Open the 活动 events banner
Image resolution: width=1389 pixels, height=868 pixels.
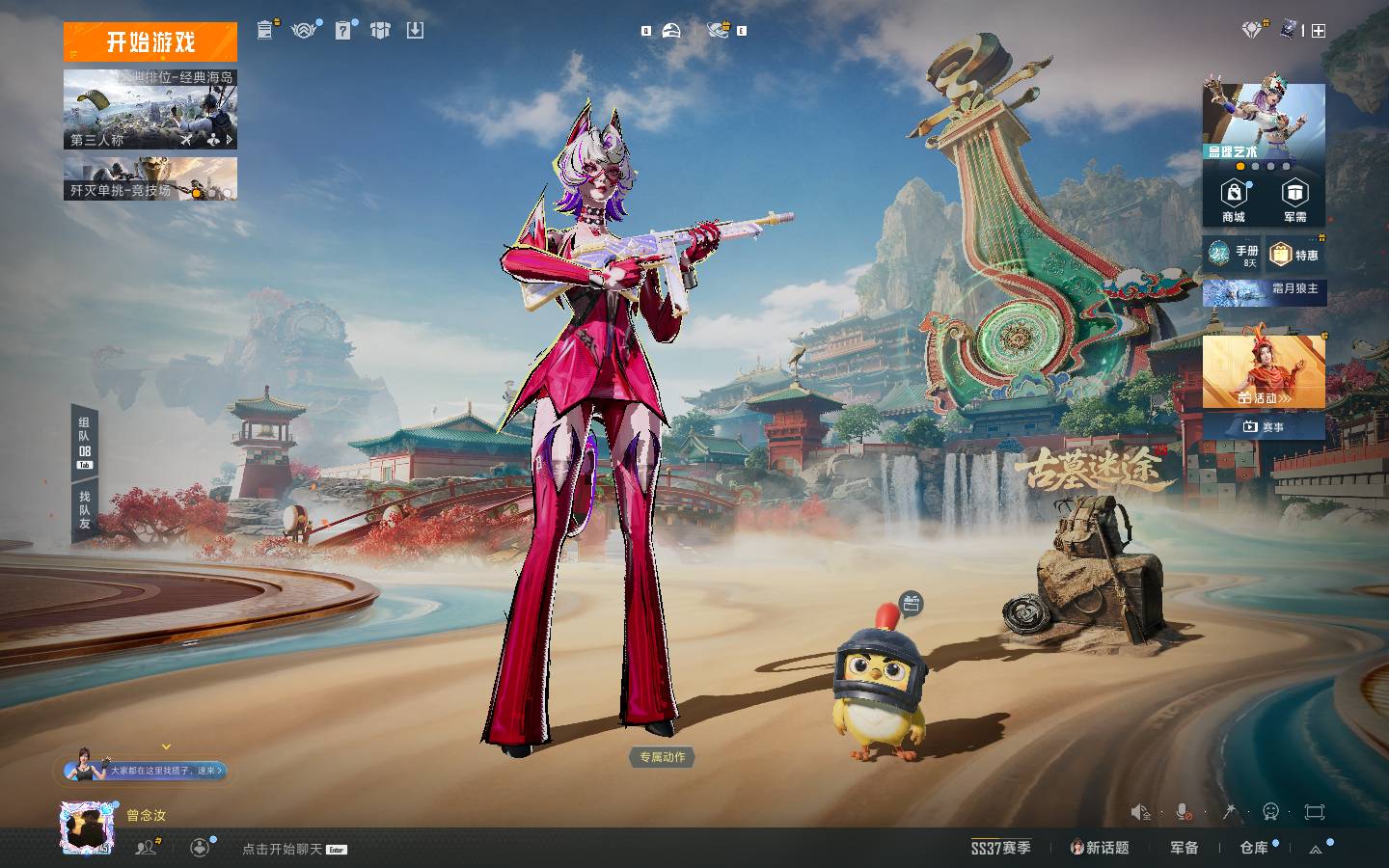coord(1264,372)
